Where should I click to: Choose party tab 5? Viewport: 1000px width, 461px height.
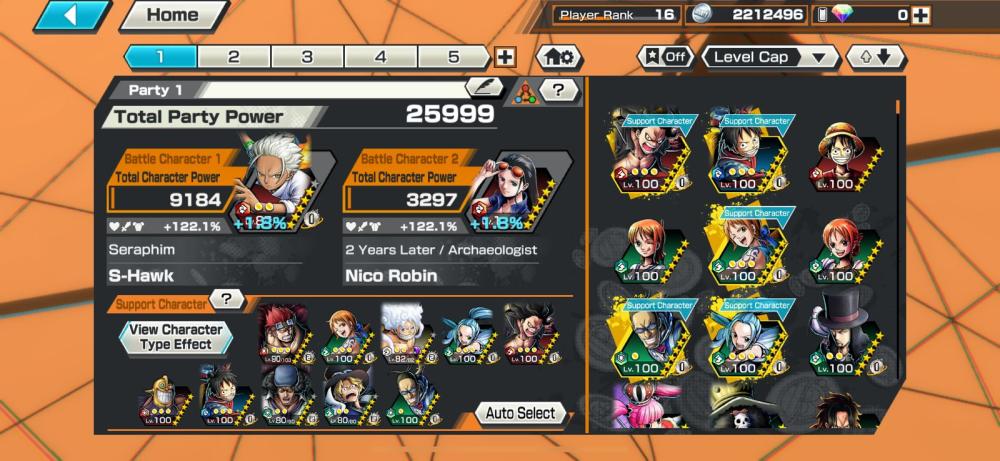454,57
